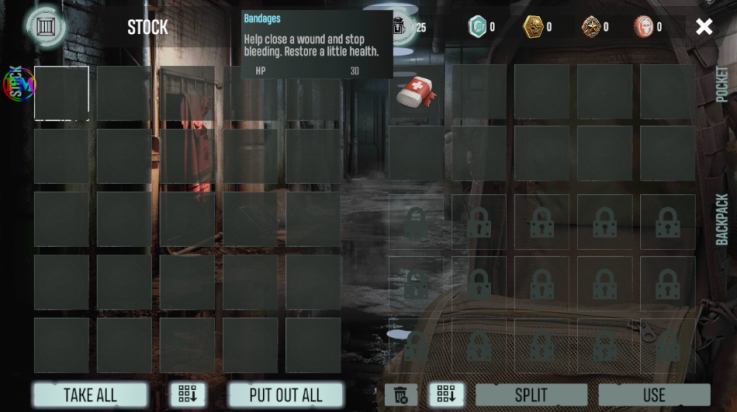This screenshot has width=737, height=412.
Task: Use the selected Bandages item
Action: 654,395
